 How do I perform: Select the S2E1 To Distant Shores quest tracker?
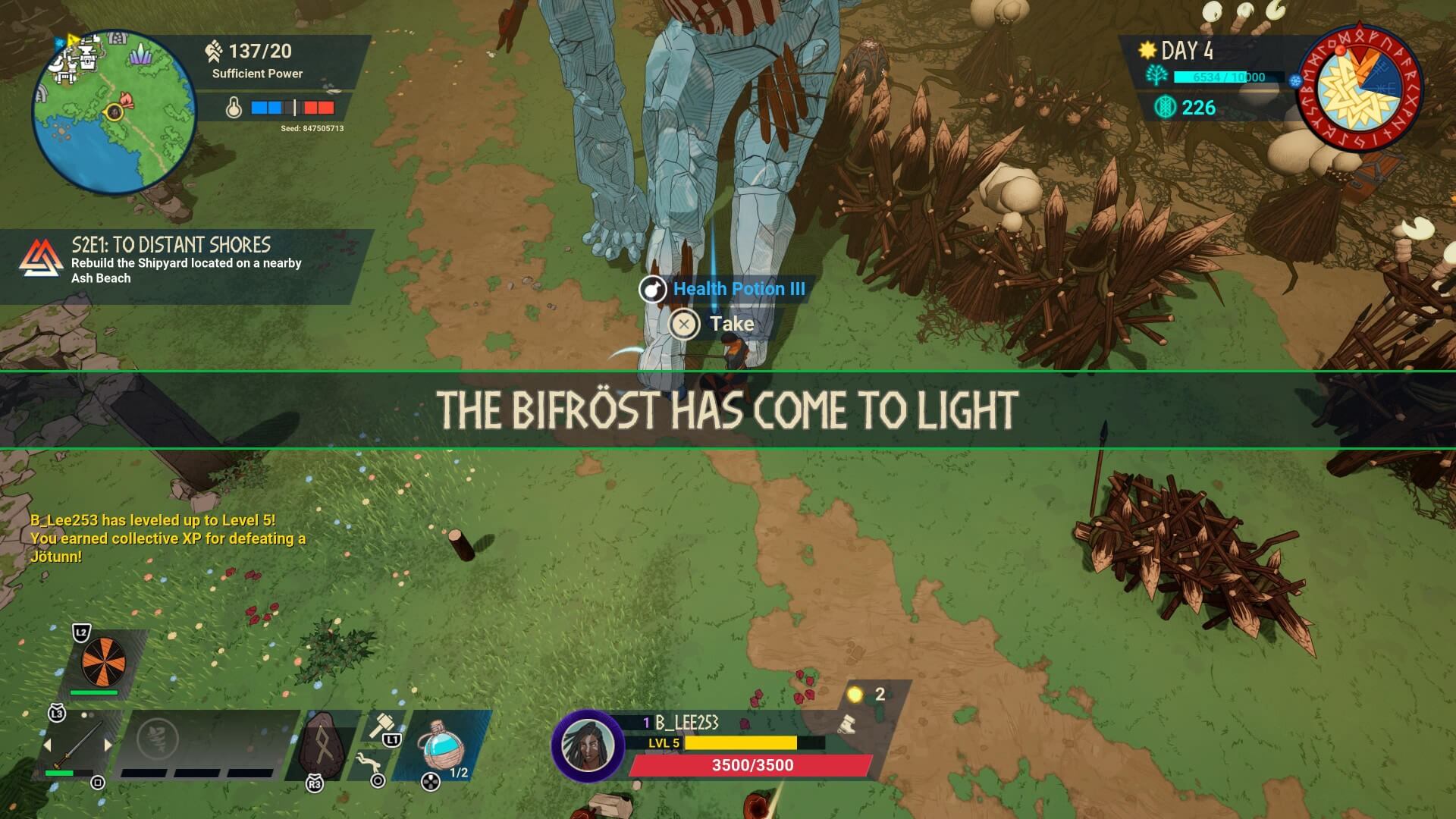click(187, 262)
